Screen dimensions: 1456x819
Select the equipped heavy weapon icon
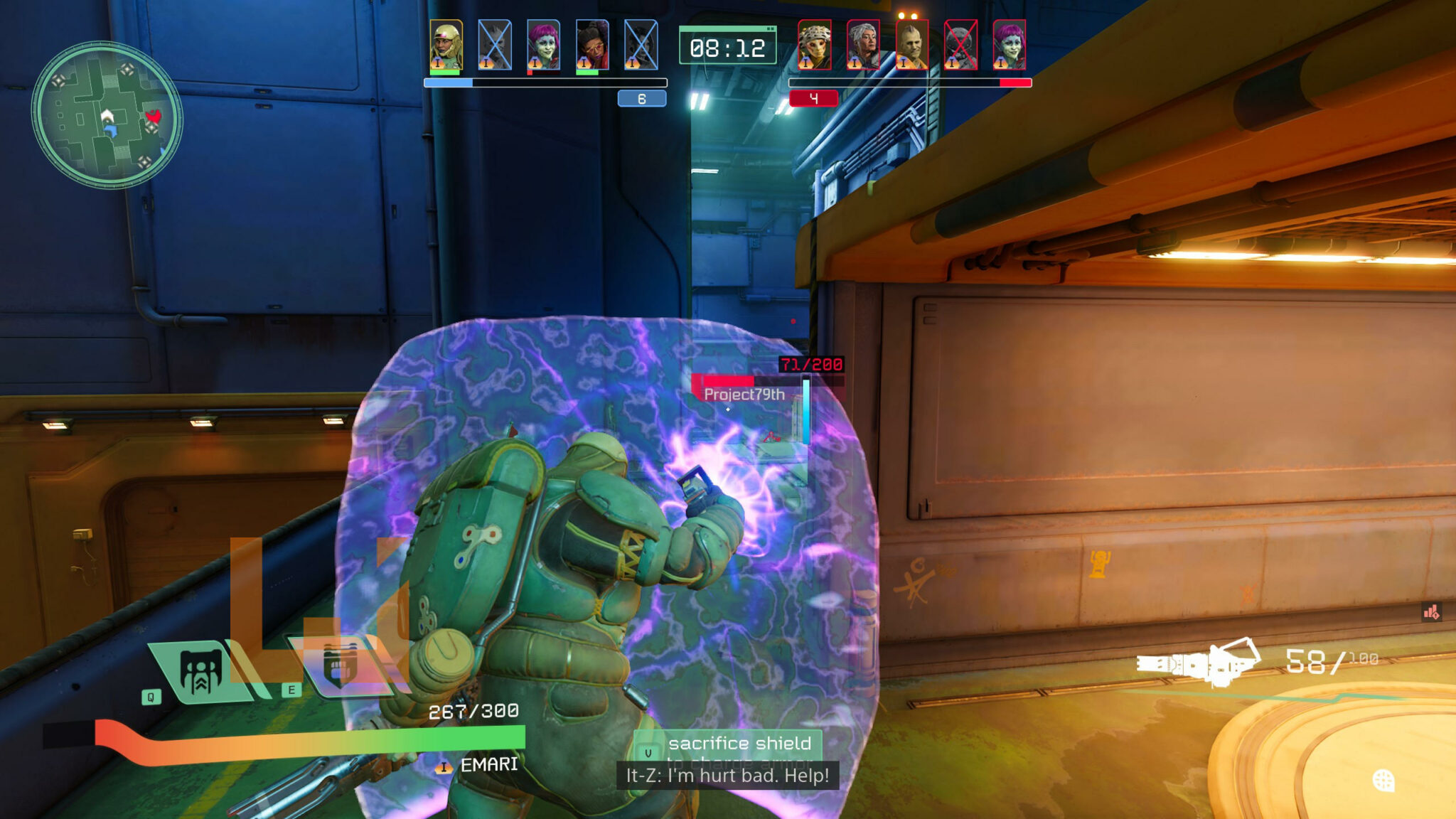pyautogui.click(x=1198, y=663)
